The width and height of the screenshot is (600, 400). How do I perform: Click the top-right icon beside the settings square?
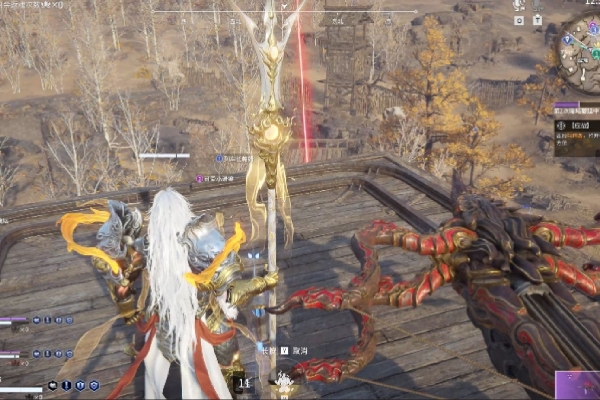tap(537, 20)
